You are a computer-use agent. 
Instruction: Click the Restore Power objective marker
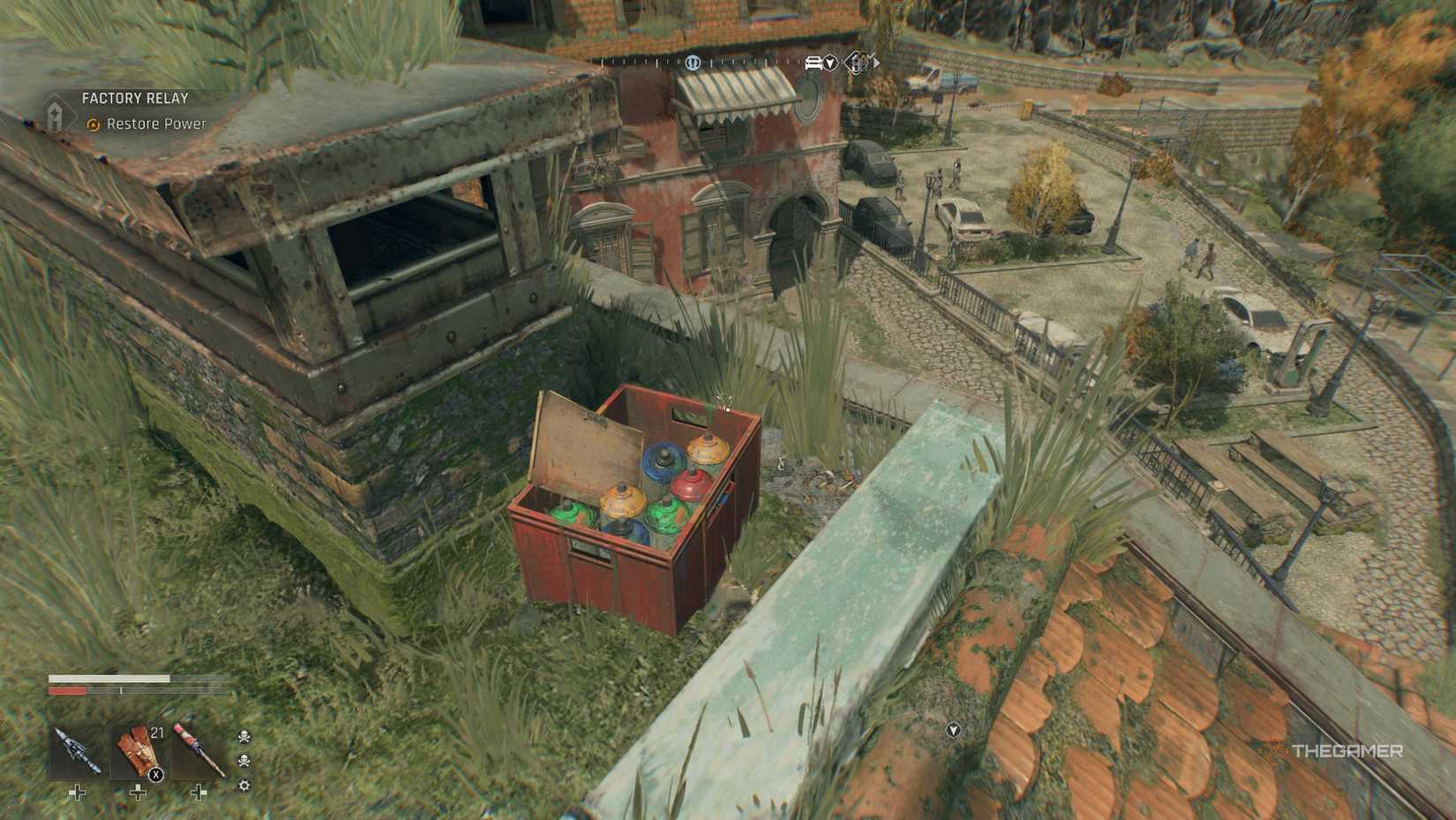[93, 125]
